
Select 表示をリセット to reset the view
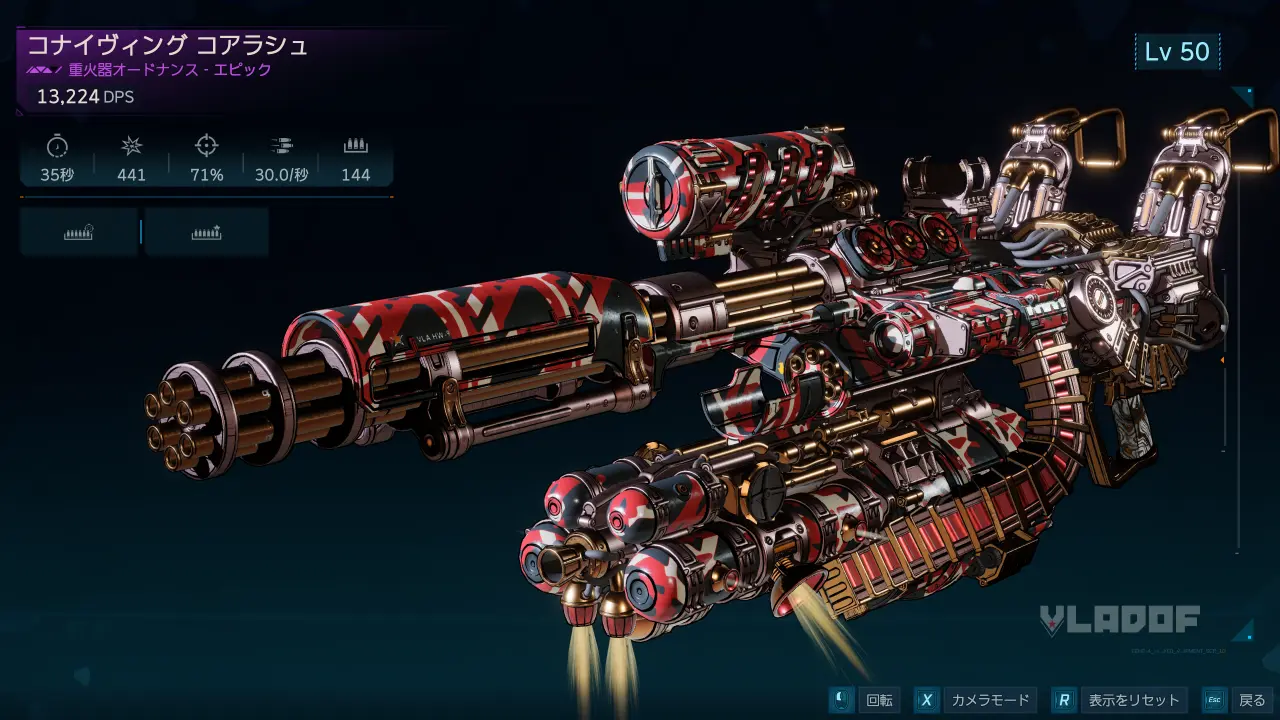(x=1121, y=700)
